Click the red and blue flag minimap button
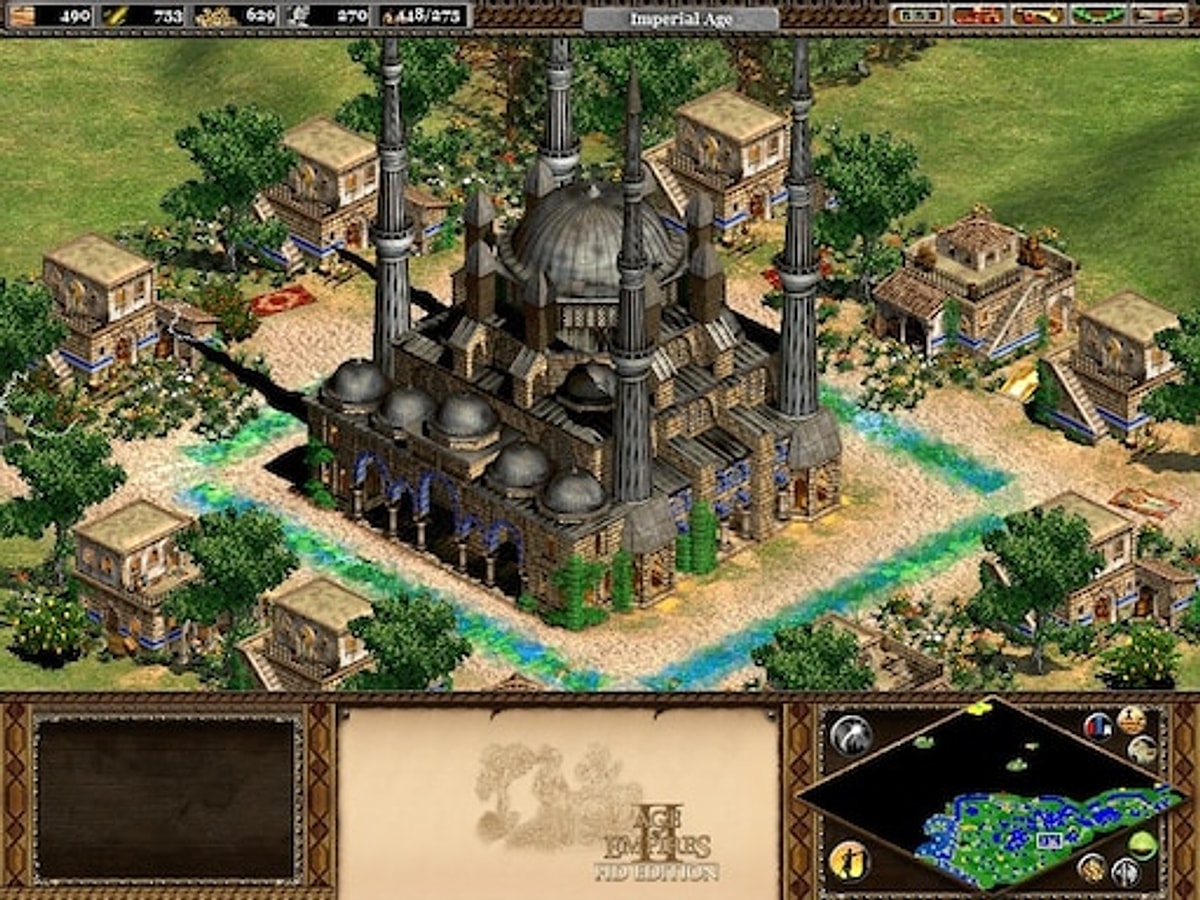The width and height of the screenshot is (1200, 900). (1097, 725)
